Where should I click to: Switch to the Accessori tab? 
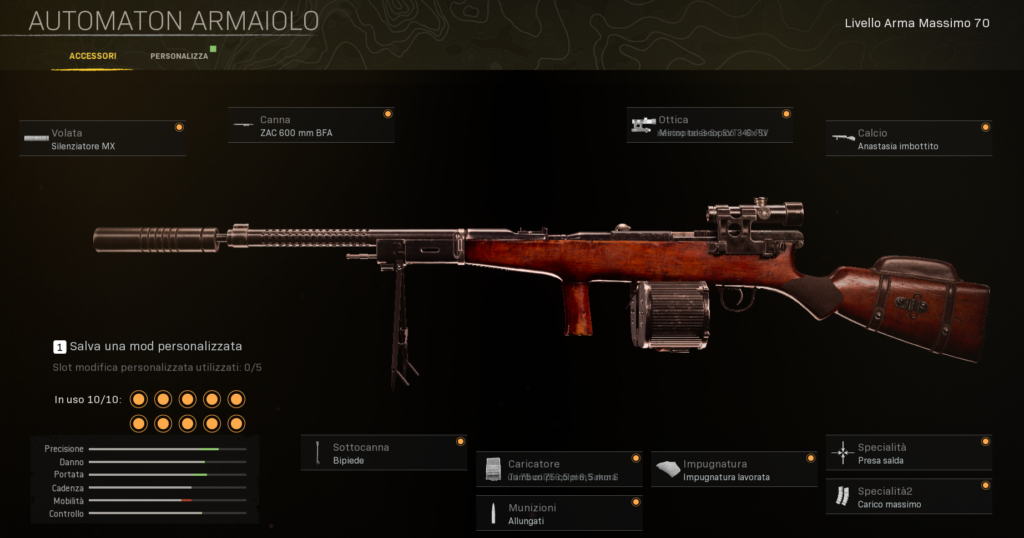pos(92,56)
